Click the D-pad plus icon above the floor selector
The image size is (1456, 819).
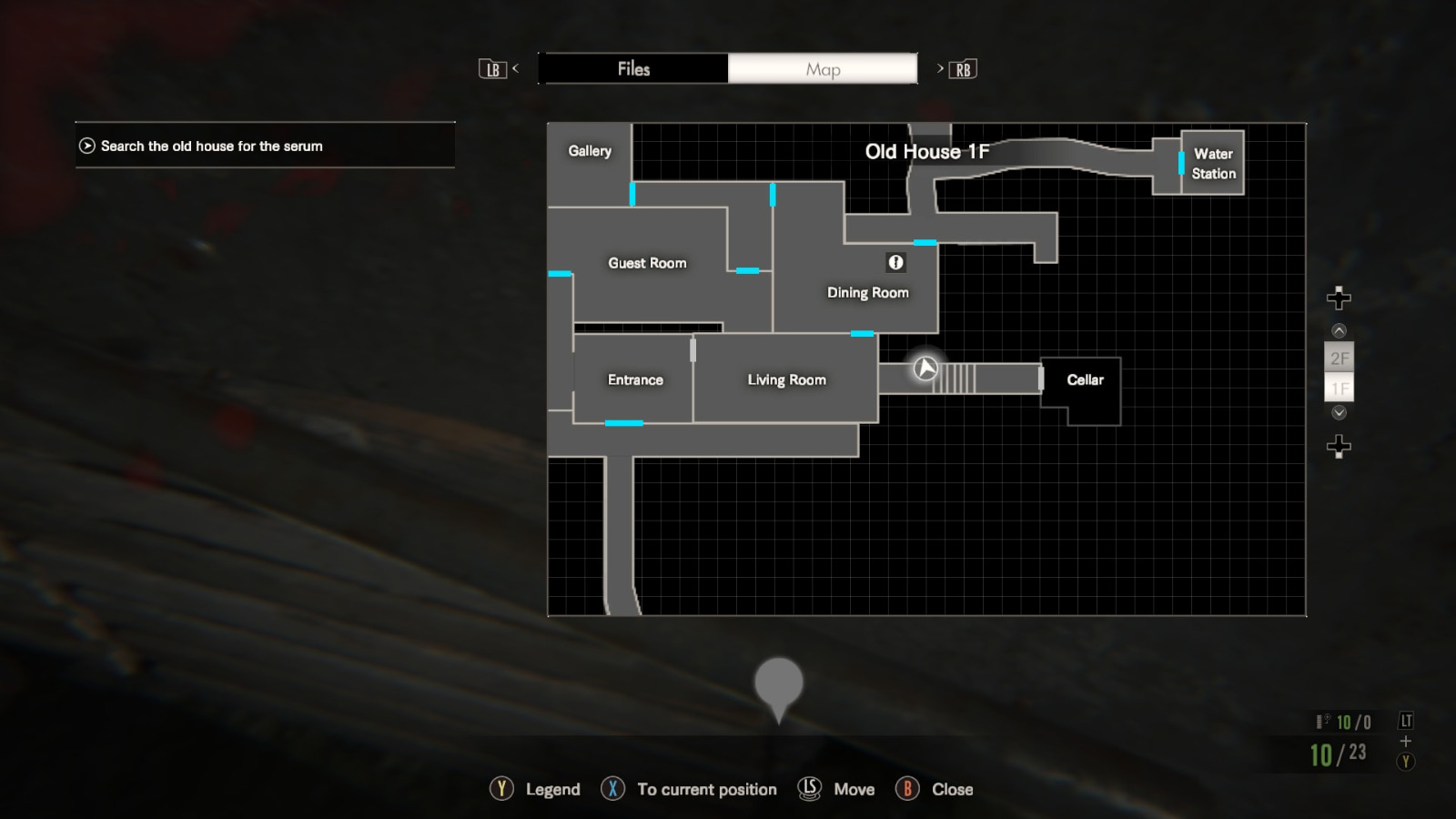tap(1339, 296)
